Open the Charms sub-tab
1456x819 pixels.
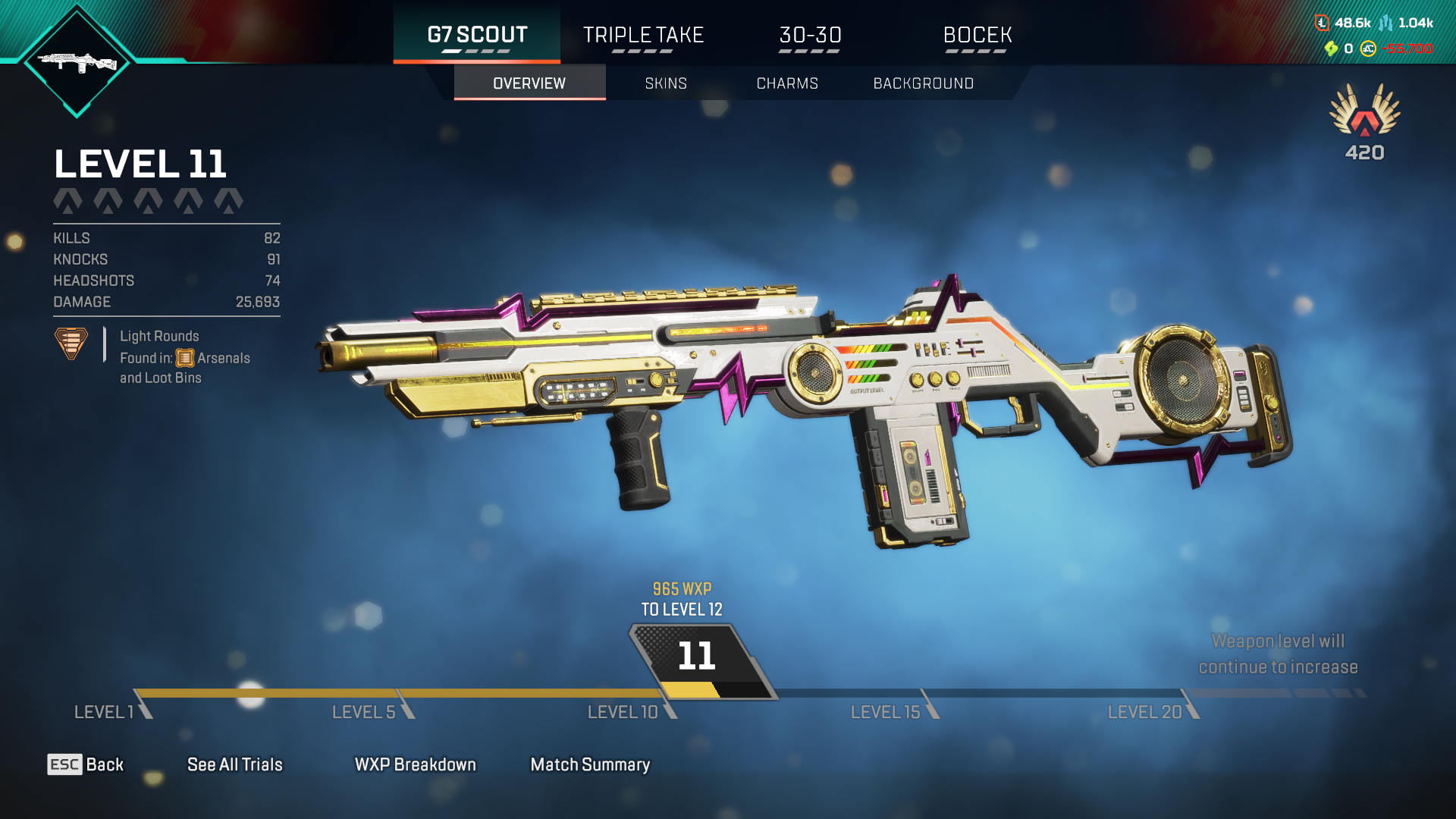(787, 83)
